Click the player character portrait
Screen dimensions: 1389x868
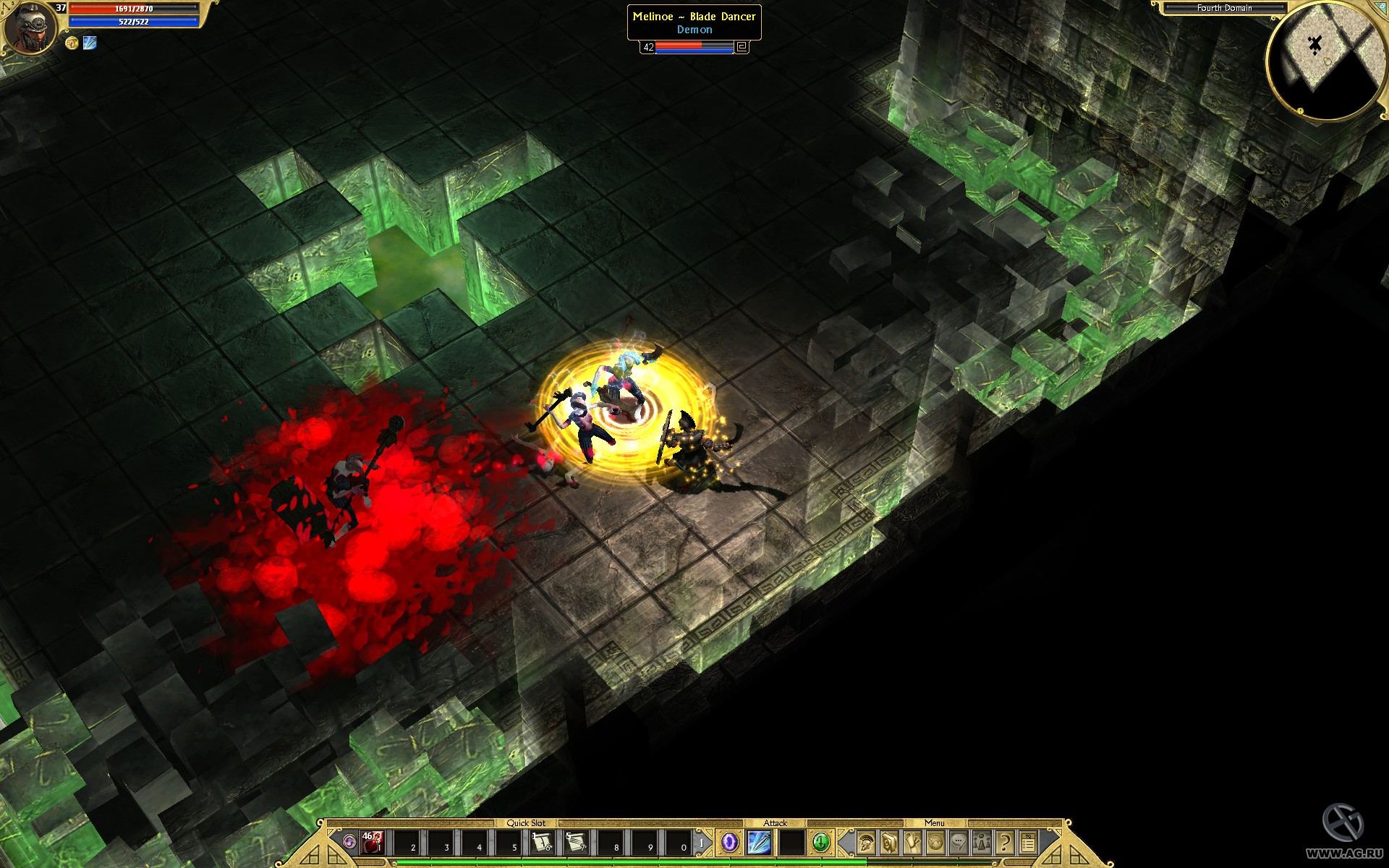click(30, 27)
